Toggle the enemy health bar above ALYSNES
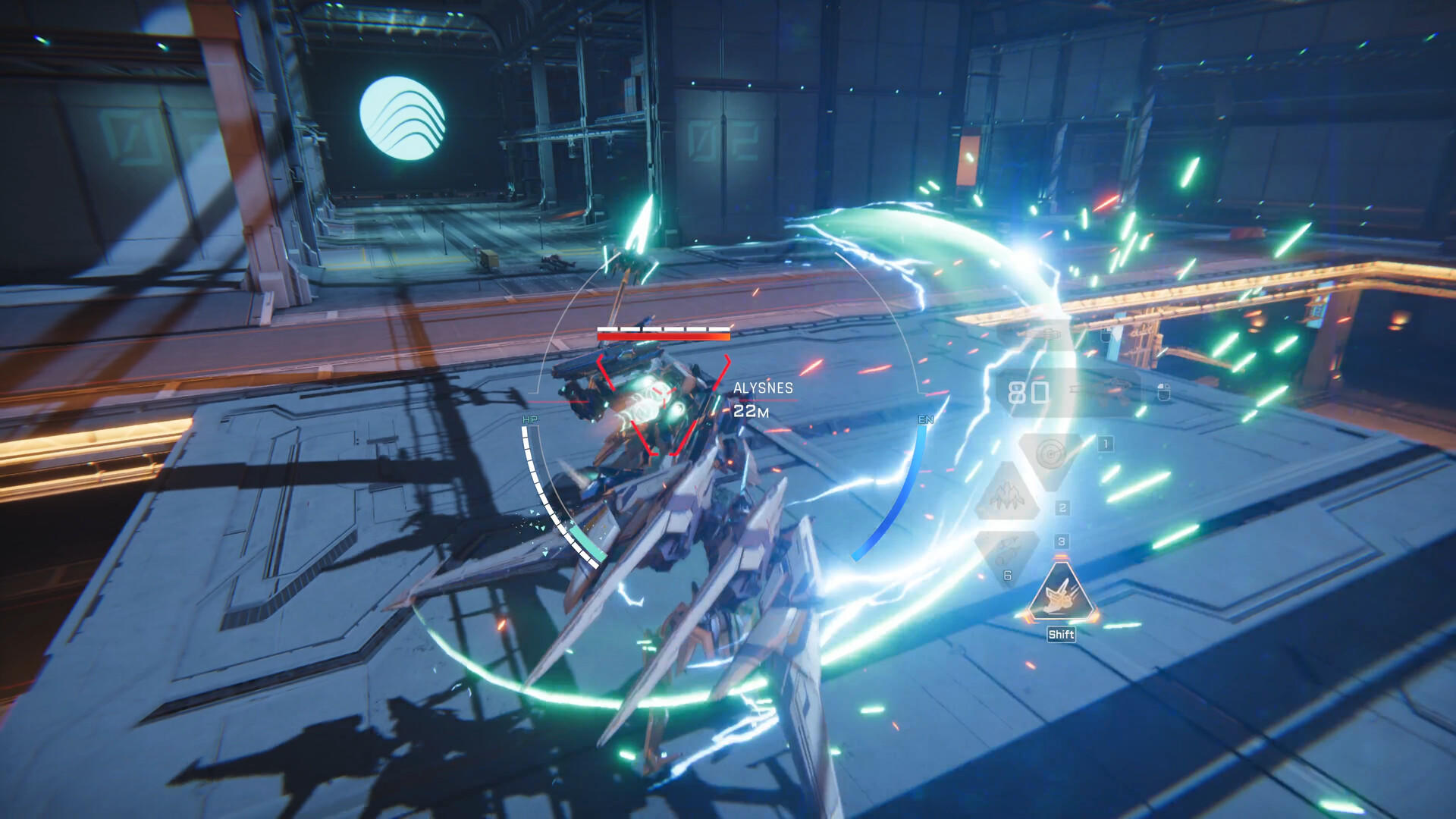1456x819 pixels. pyautogui.click(x=662, y=332)
